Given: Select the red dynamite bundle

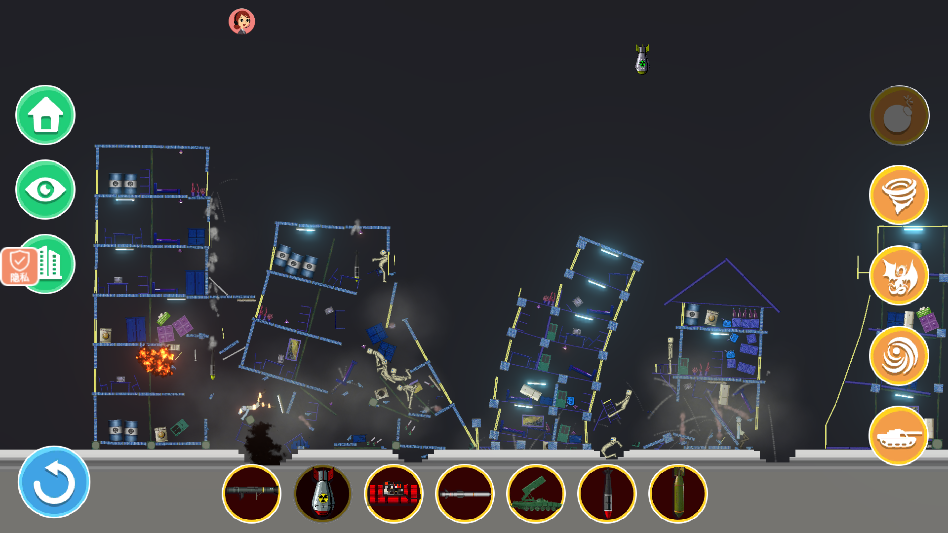Looking at the screenshot, I should click(393, 493).
